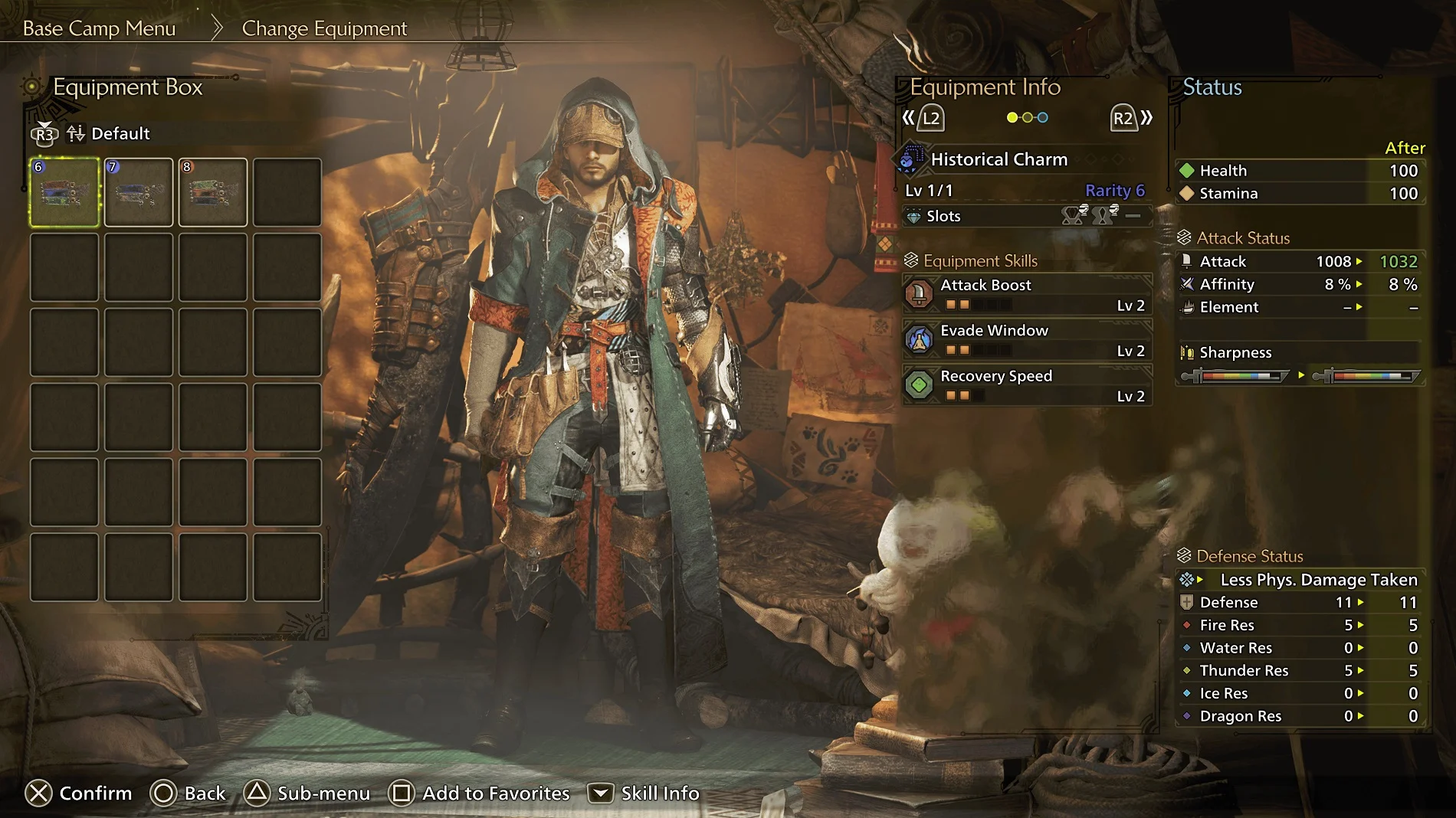Go back to Base Camp Menu
This screenshot has height=818, width=1456.
[99, 28]
